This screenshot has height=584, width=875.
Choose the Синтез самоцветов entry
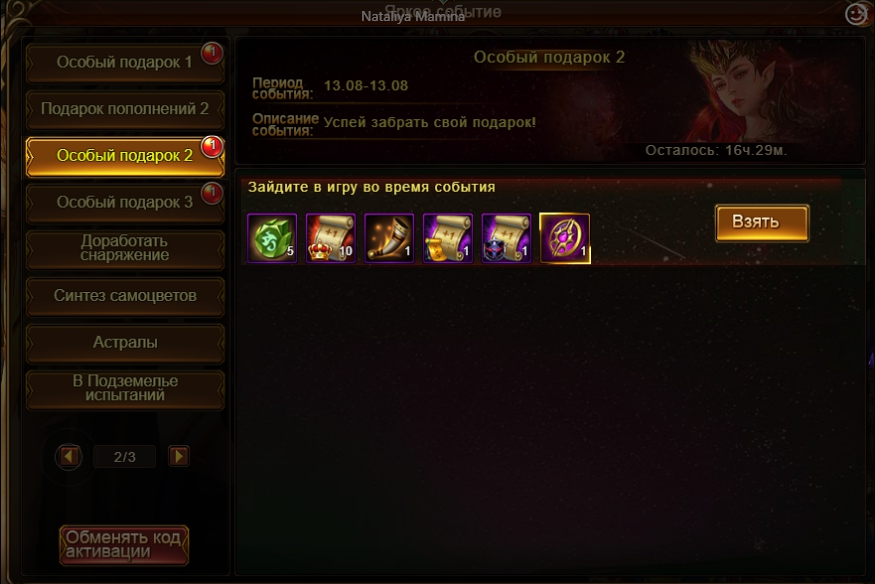pyautogui.click(x=124, y=296)
